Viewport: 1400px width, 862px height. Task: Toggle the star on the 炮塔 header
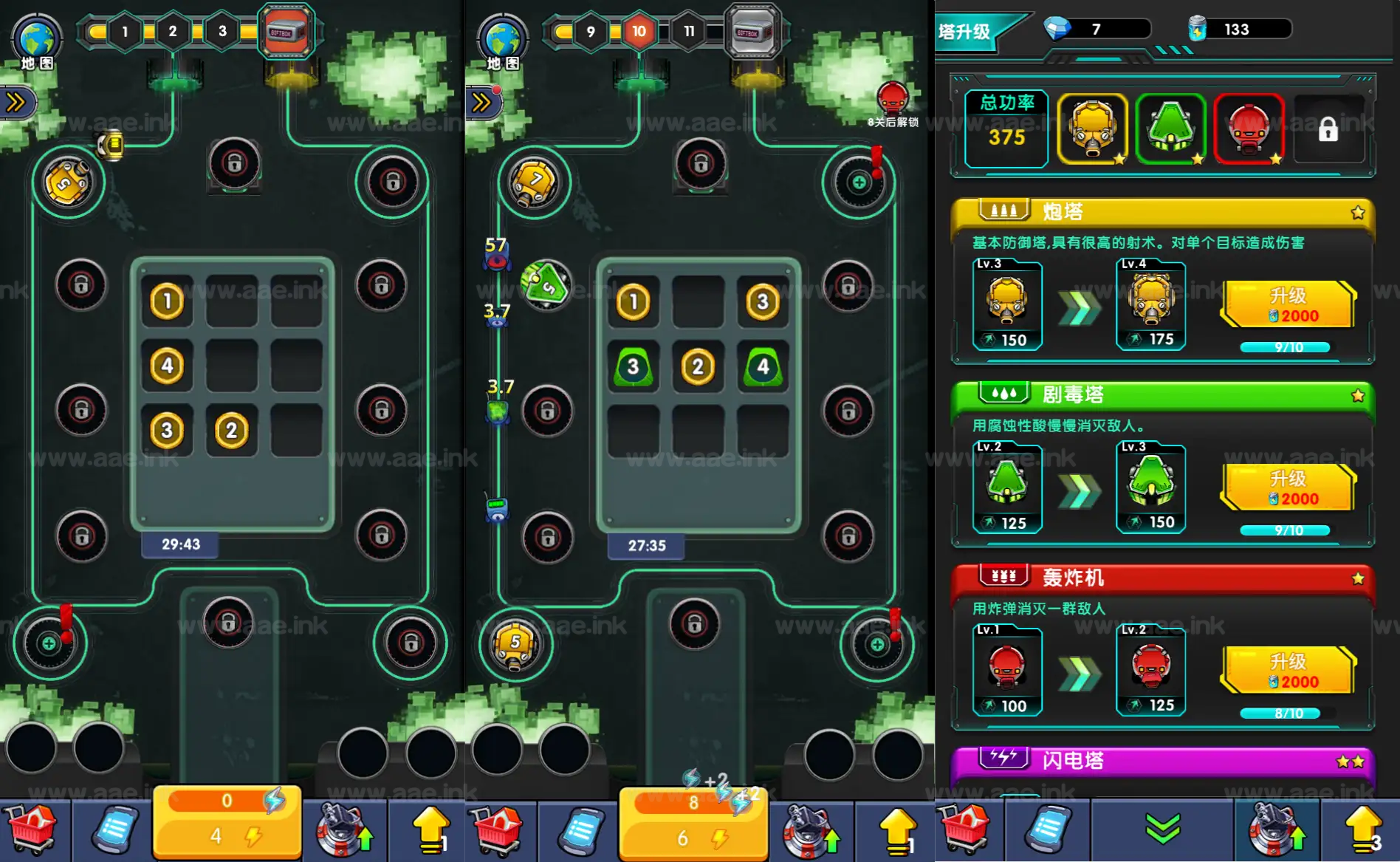click(x=1359, y=212)
